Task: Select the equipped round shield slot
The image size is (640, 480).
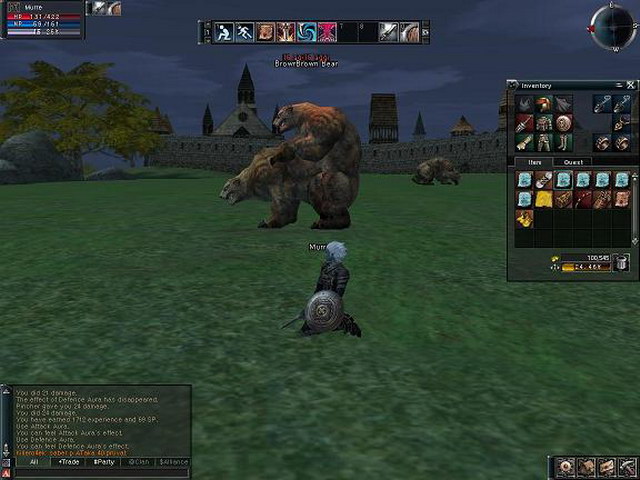Action: tap(562, 123)
